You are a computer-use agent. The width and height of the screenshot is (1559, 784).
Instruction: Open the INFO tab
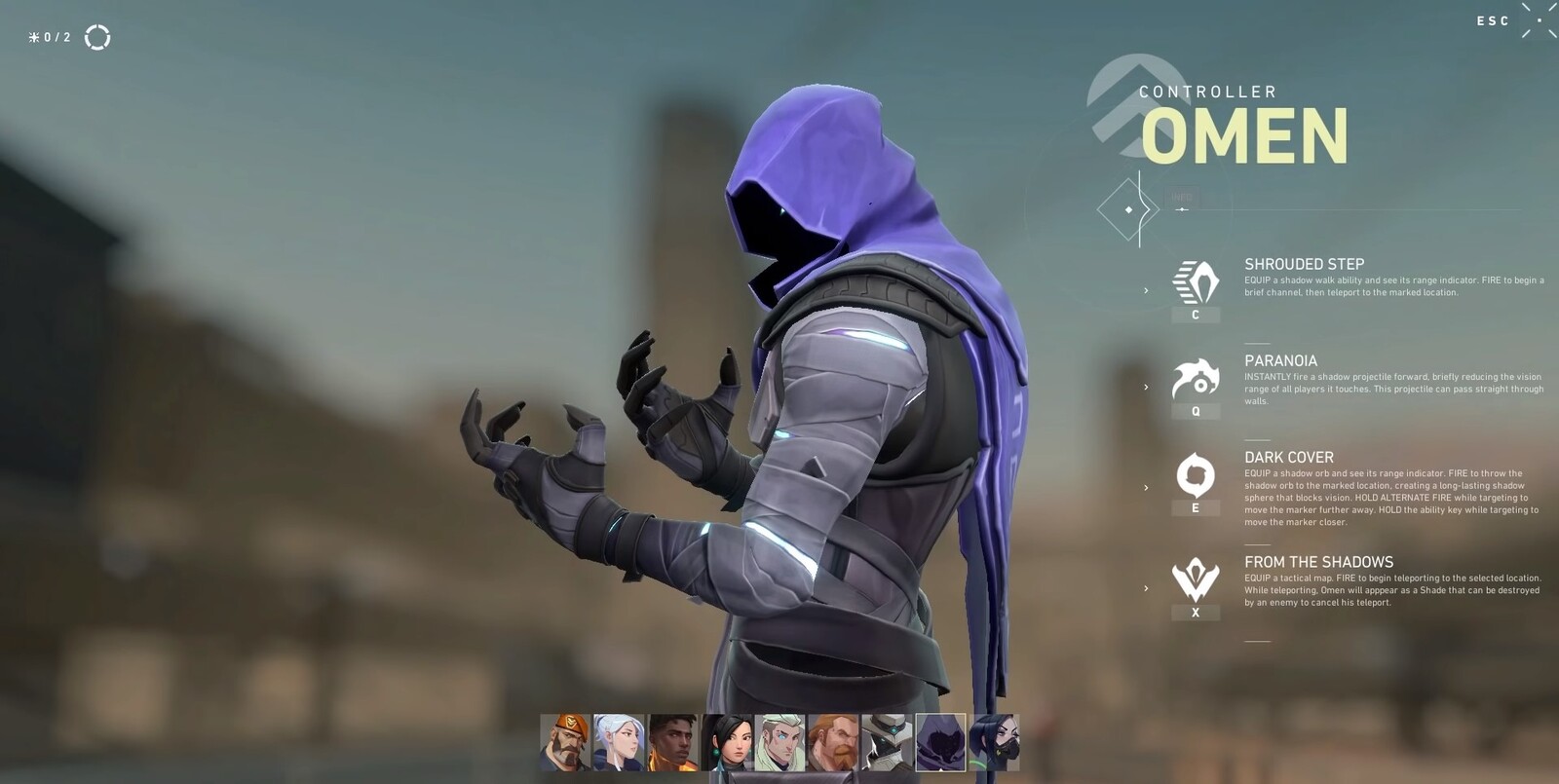[x=1182, y=197]
